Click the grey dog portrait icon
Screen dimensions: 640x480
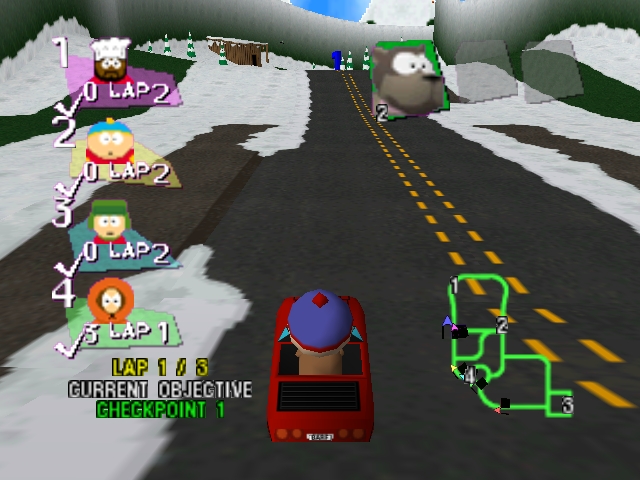coord(408,75)
